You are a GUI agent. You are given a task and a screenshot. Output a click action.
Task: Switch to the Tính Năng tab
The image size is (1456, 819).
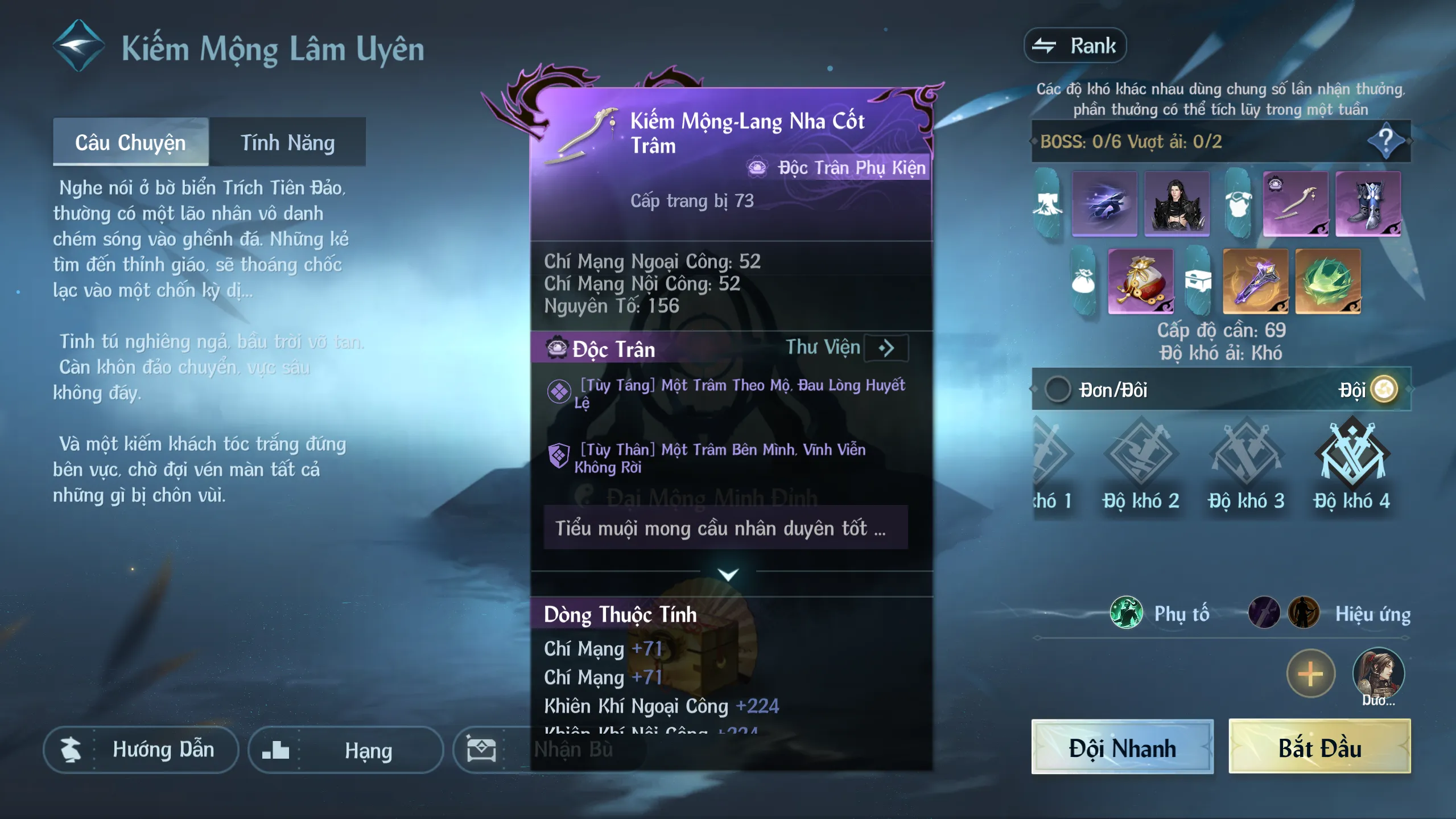coord(287,142)
